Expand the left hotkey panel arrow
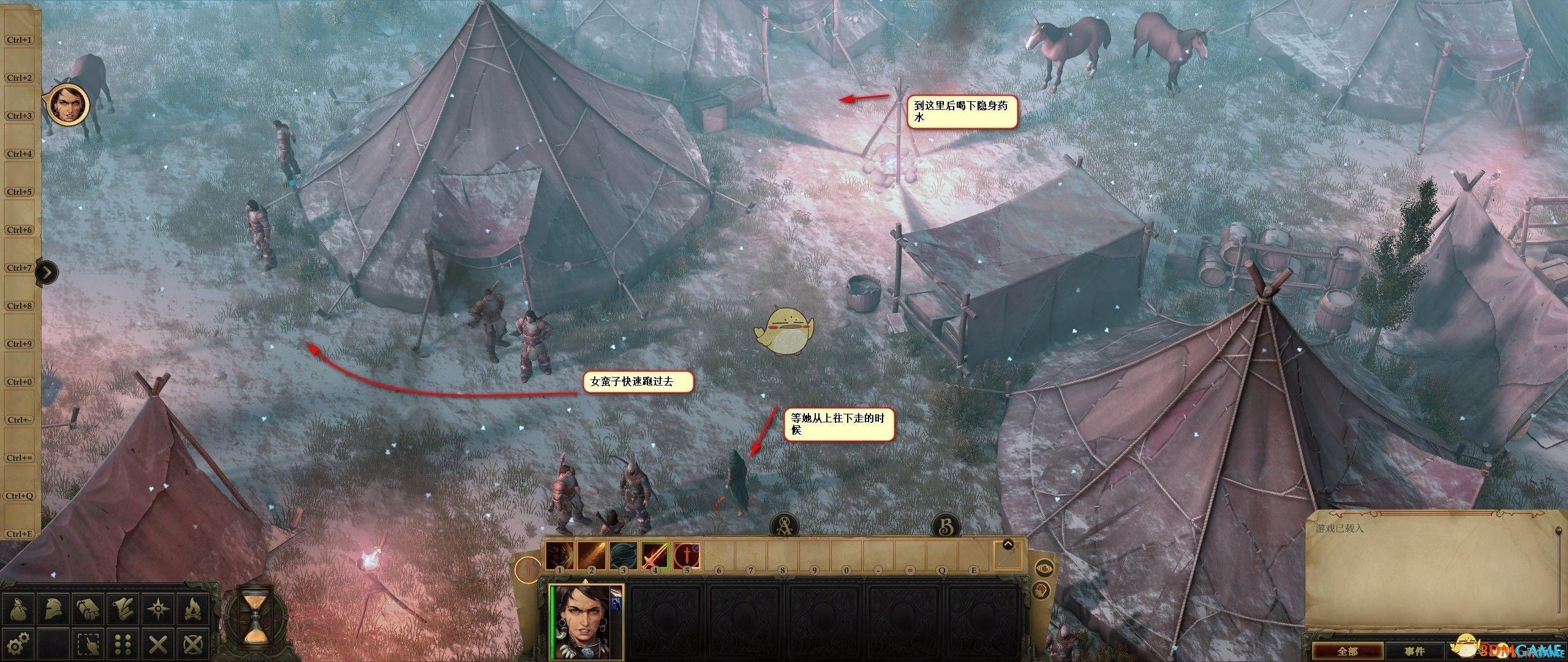1568x662 pixels. click(x=47, y=272)
